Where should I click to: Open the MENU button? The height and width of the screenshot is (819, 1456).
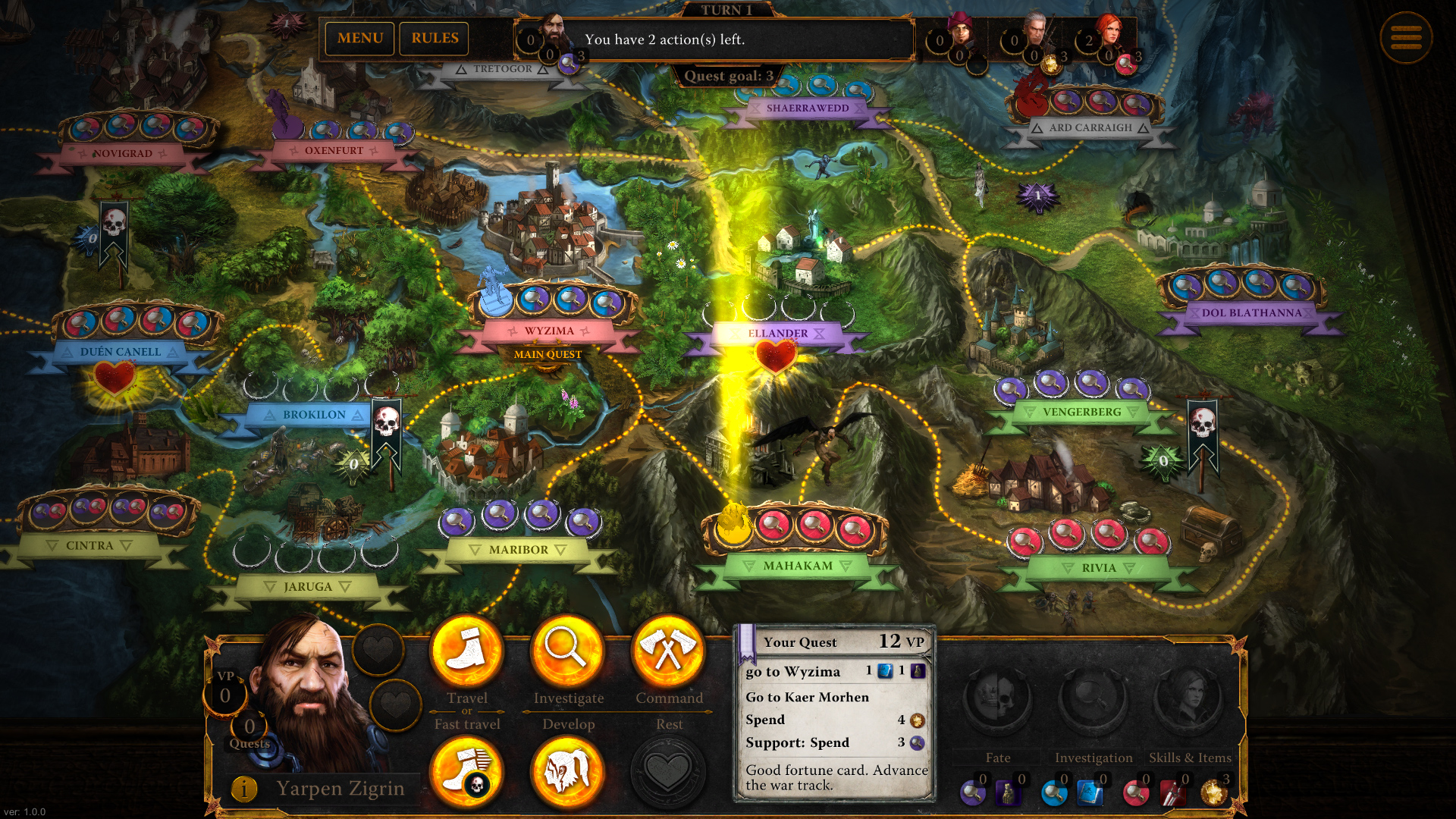[x=359, y=39]
